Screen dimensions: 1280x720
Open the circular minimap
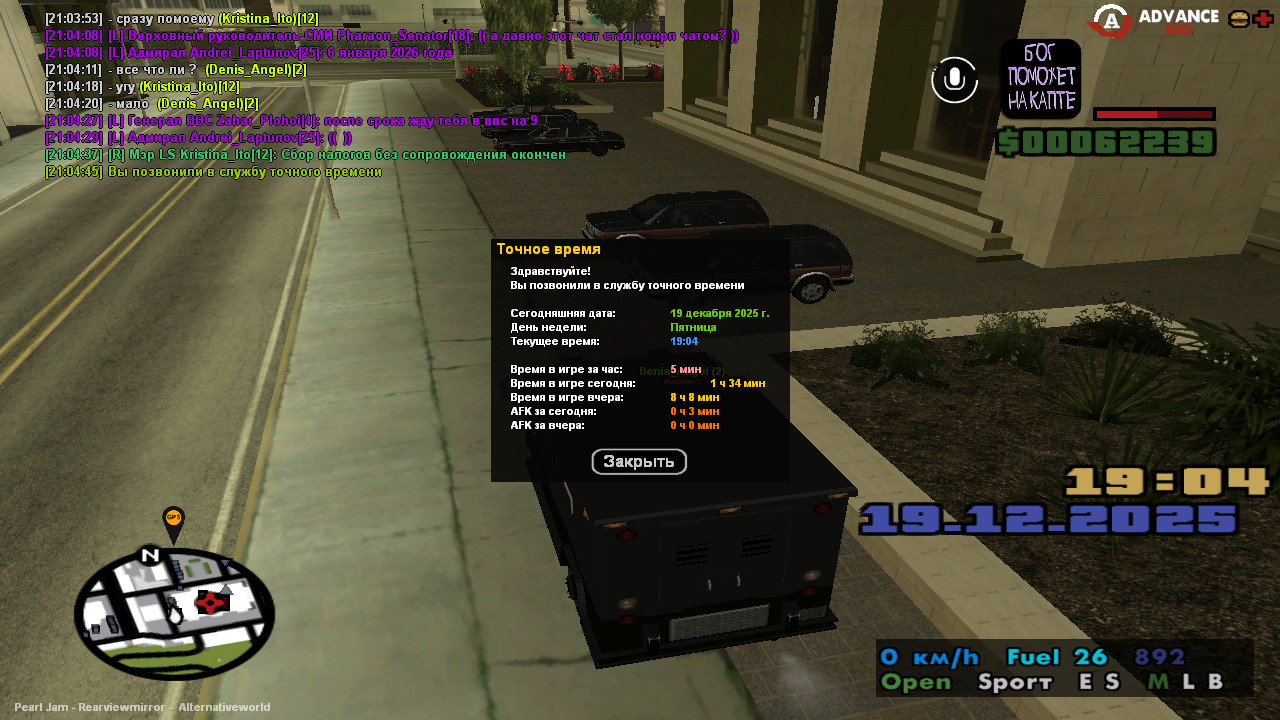pos(174,613)
